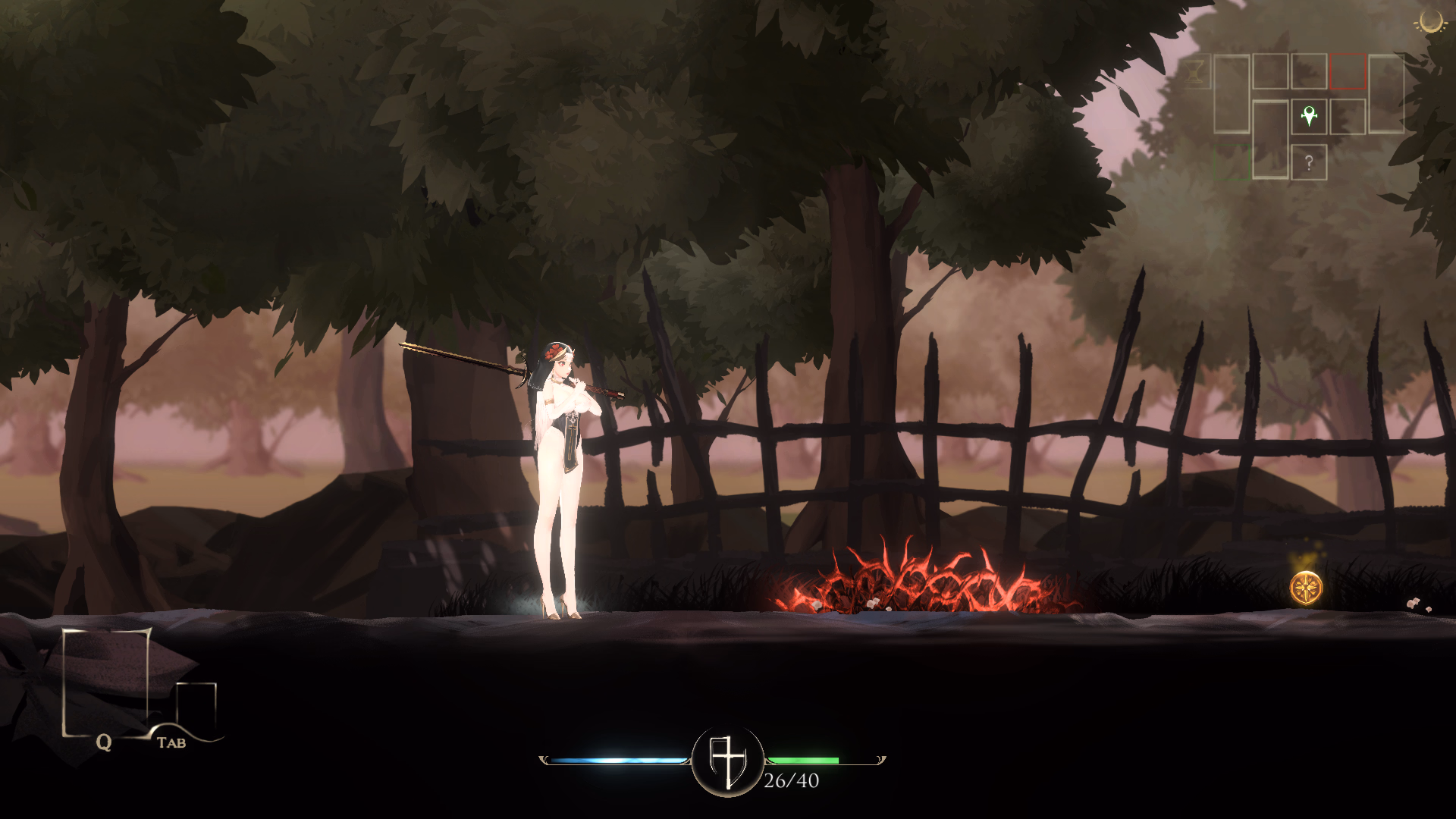Select the green-outlined room on the minimap
Viewport: 1456px width, 819px height.
[1232, 162]
